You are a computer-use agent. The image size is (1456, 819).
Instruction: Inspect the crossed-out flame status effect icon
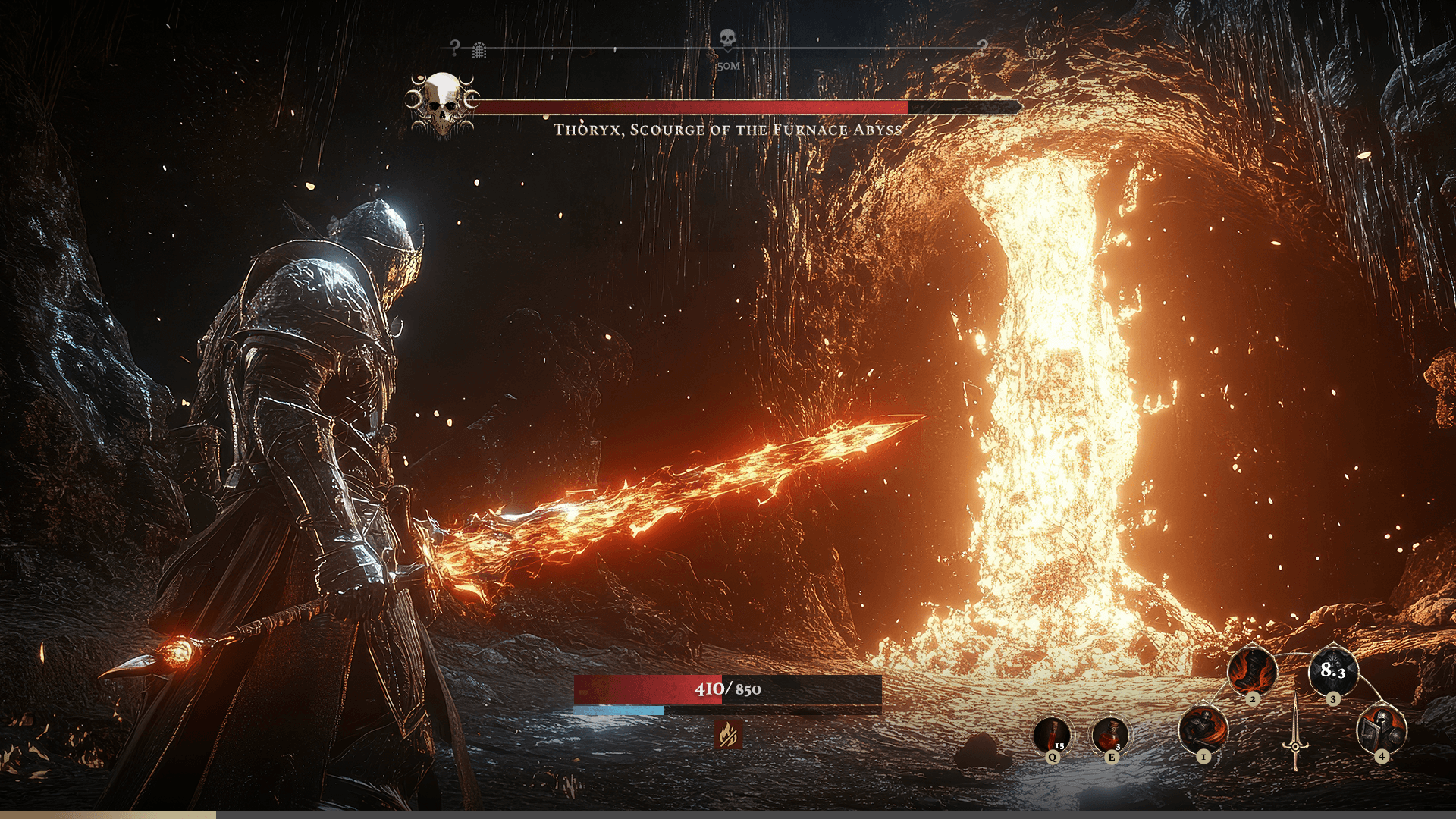(728, 733)
